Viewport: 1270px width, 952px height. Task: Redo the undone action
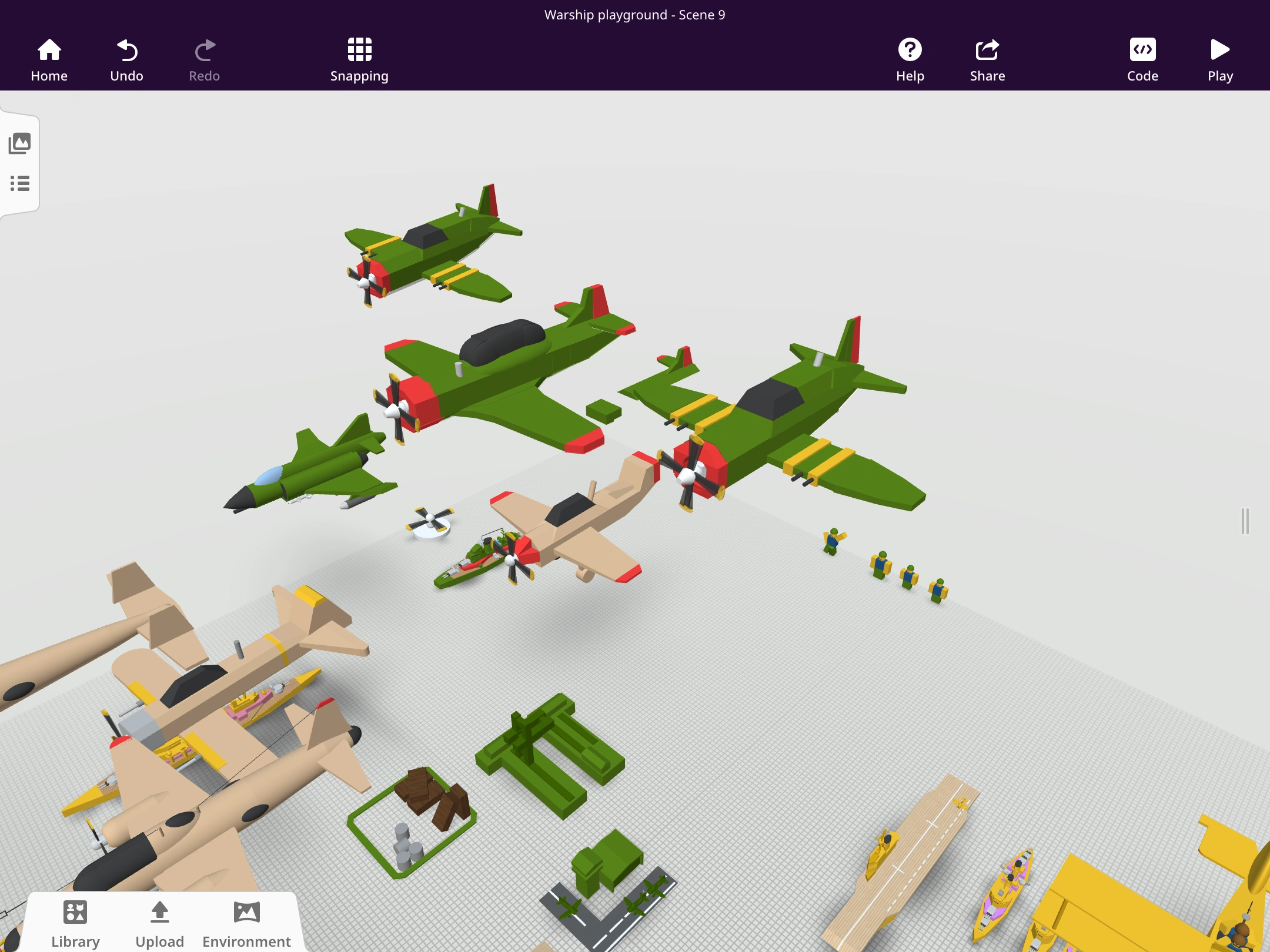click(204, 59)
